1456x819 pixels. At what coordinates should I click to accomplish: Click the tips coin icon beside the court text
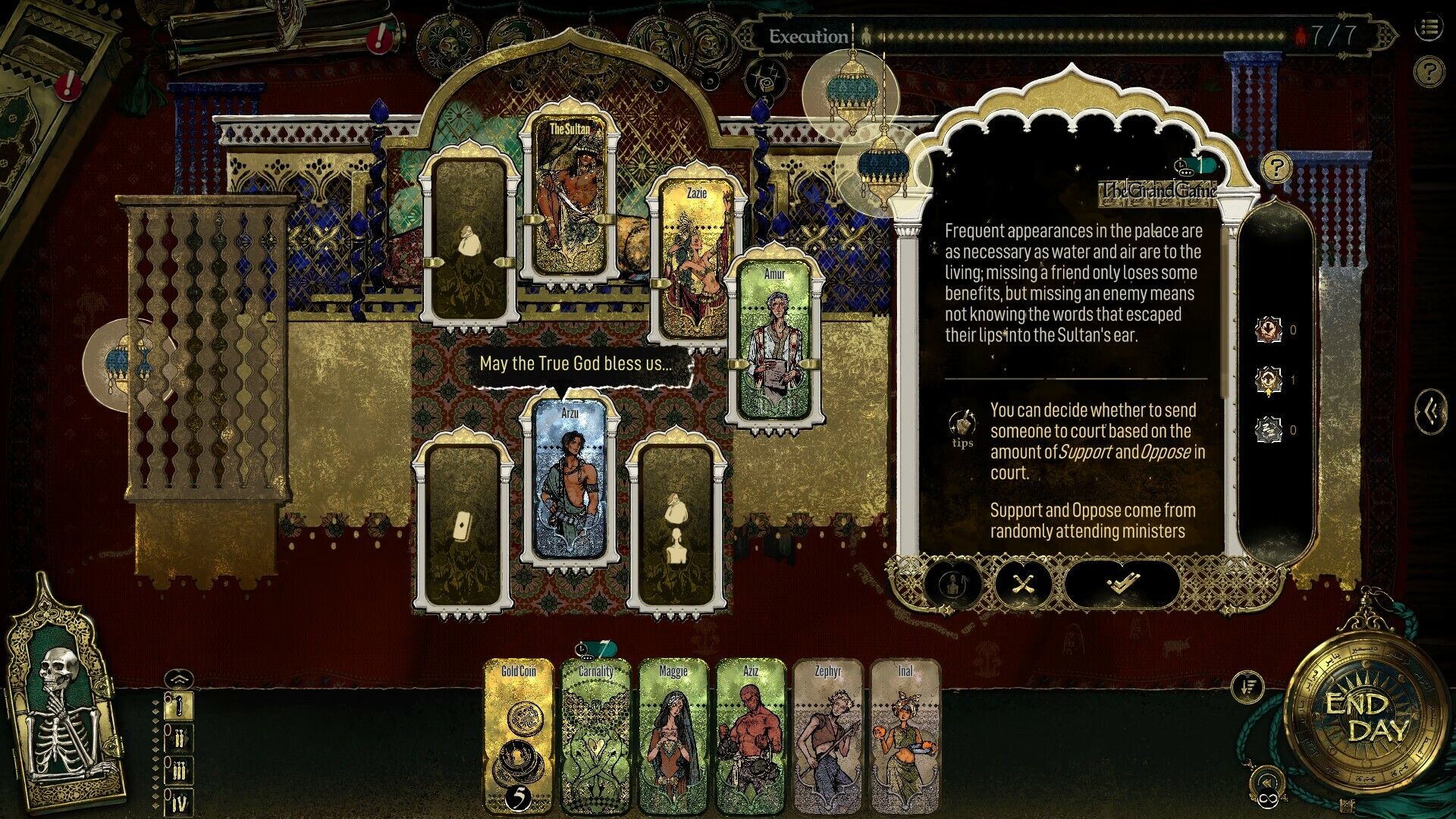pyautogui.click(x=961, y=423)
